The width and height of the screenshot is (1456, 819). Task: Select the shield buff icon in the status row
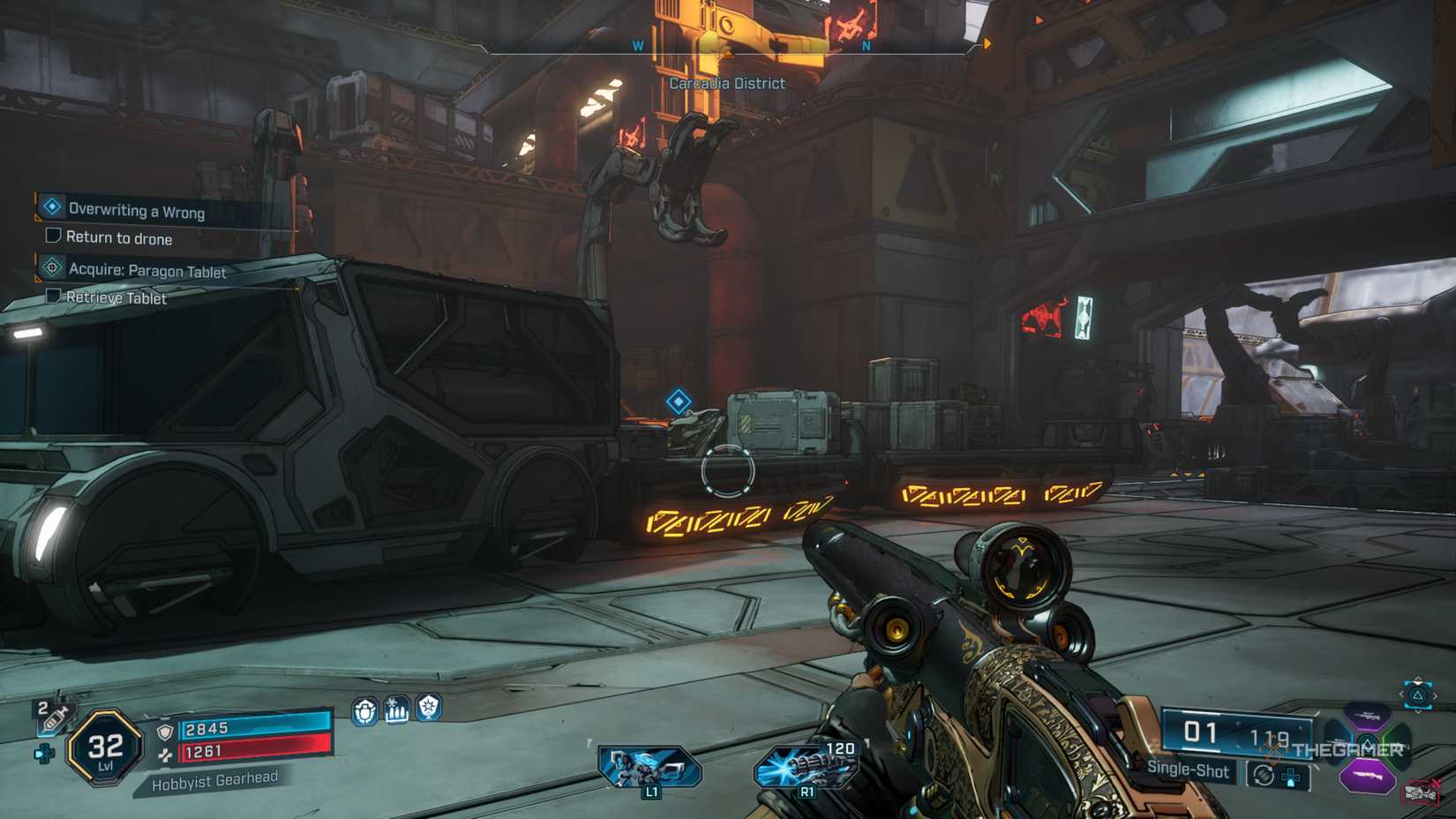coord(364,711)
